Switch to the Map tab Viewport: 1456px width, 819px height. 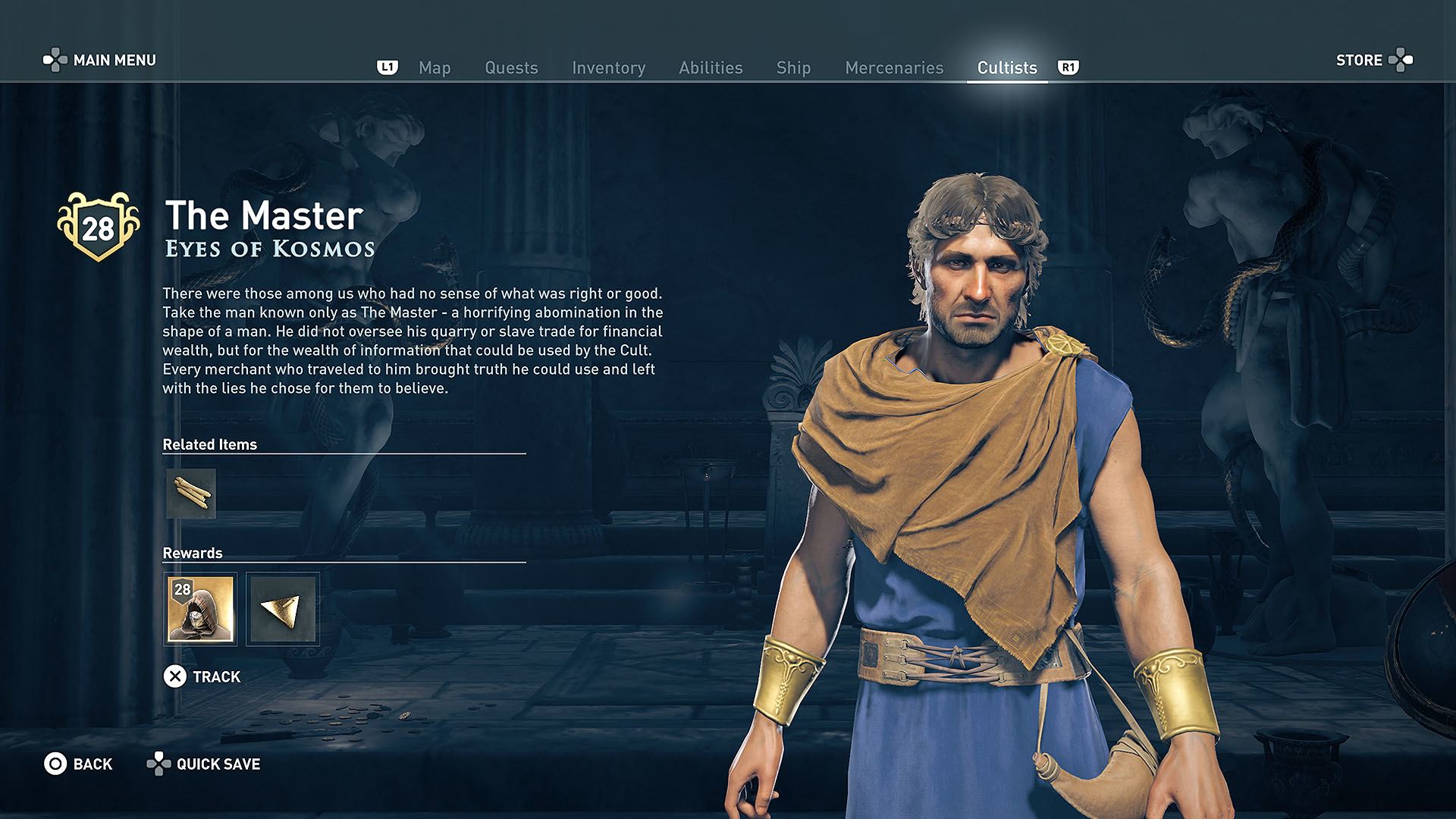[434, 67]
